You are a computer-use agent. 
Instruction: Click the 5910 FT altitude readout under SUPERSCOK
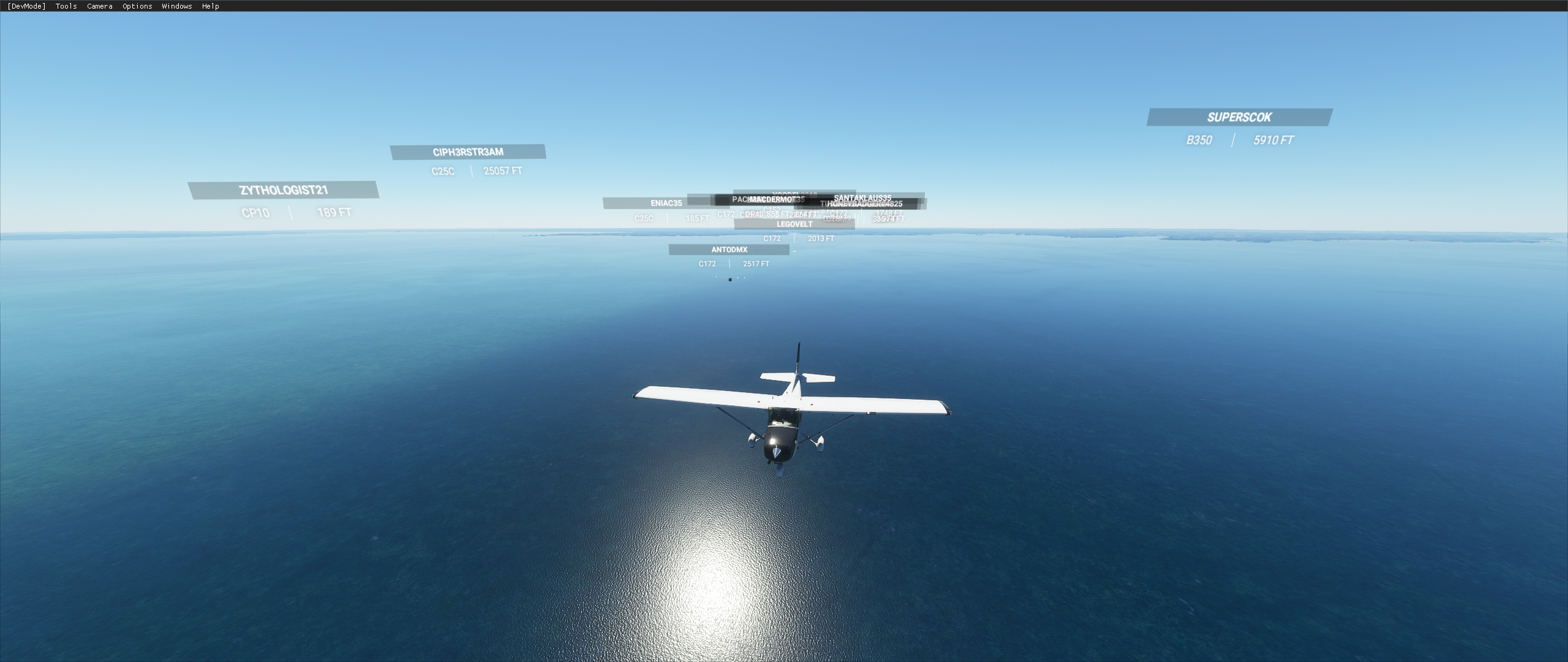click(1272, 140)
